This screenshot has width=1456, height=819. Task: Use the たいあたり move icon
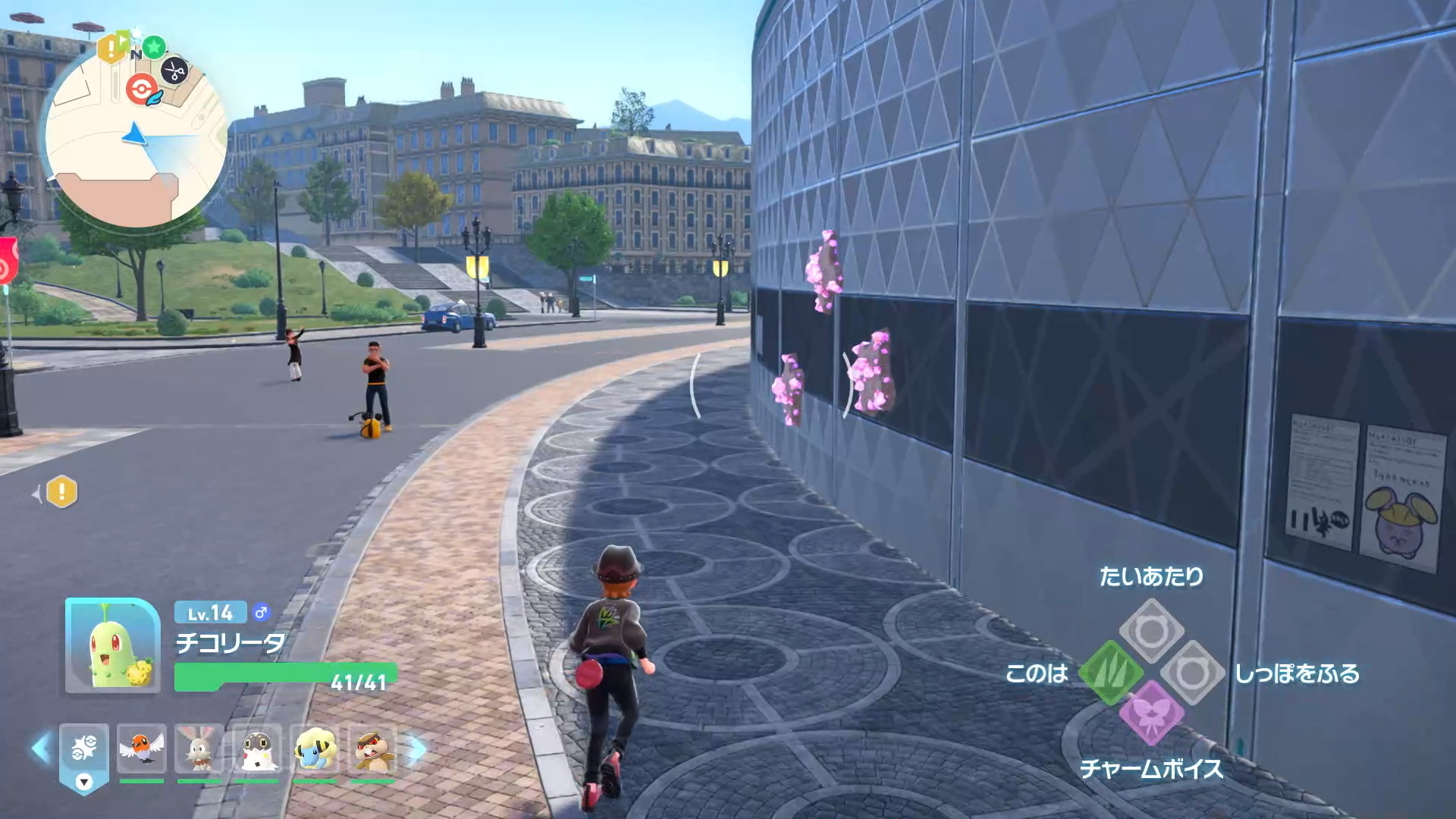click(x=1151, y=630)
